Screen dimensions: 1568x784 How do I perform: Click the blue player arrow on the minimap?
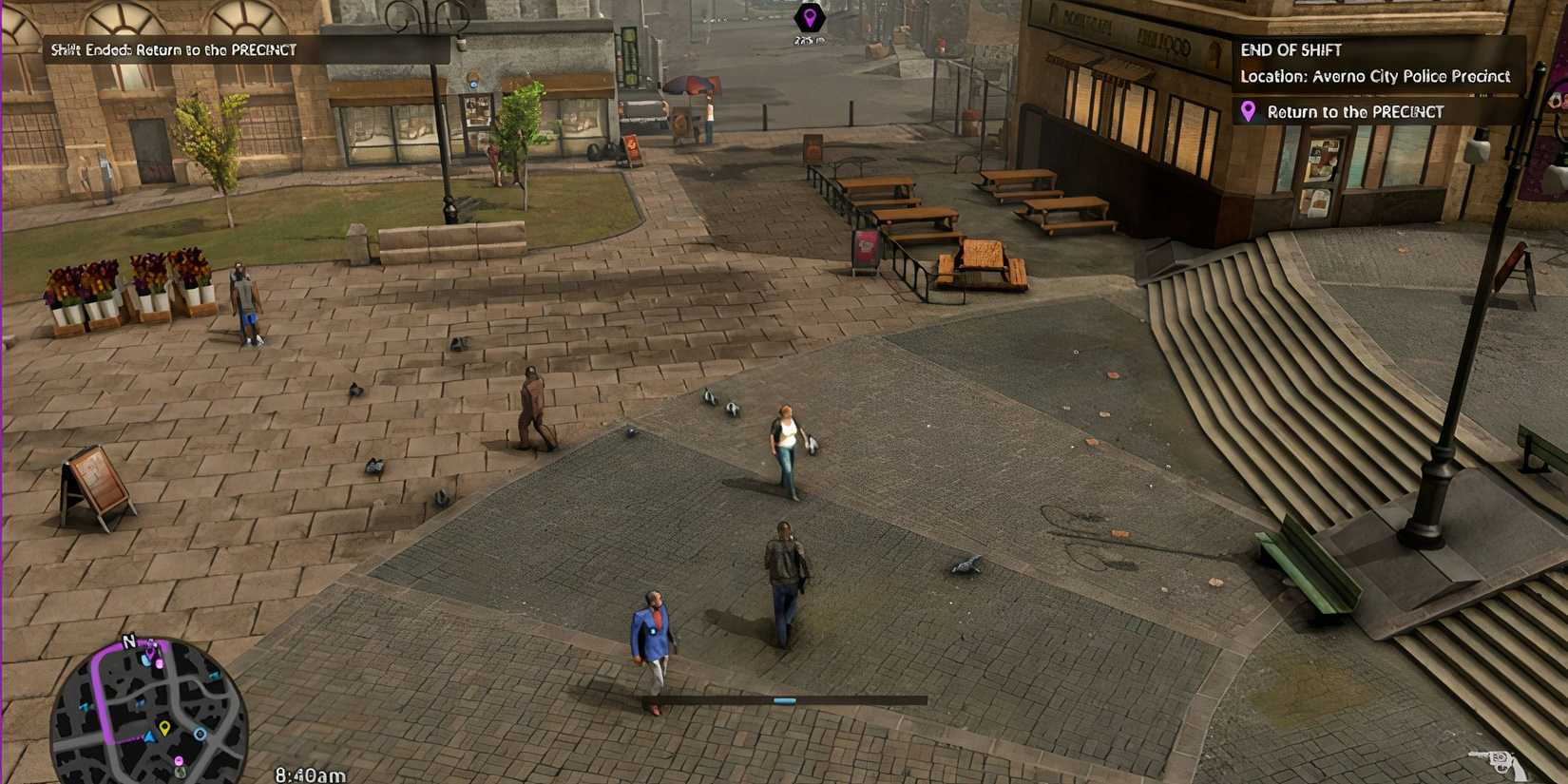pyautogui.click(x=149, y=736)
